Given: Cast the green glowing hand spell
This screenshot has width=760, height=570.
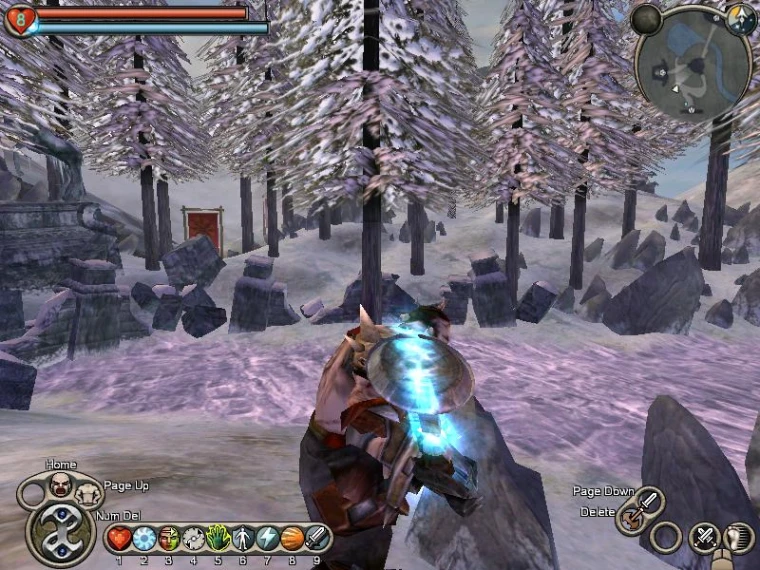Looking at the screenshot, I should [x=218, y=538].
